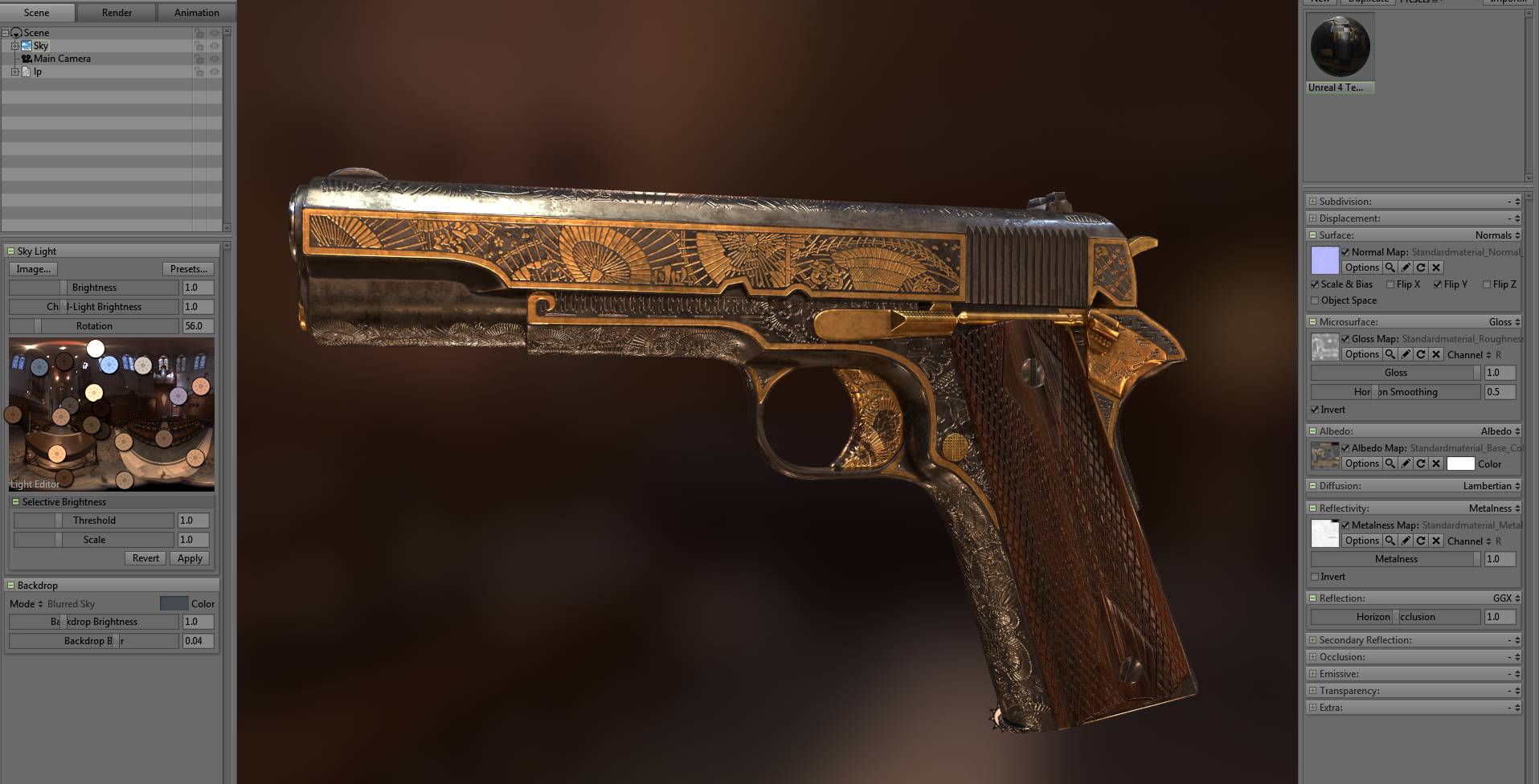The image size is (1539, 784).
Task: Click the Albedo Color swatch
Action: tap(1460, 463)
